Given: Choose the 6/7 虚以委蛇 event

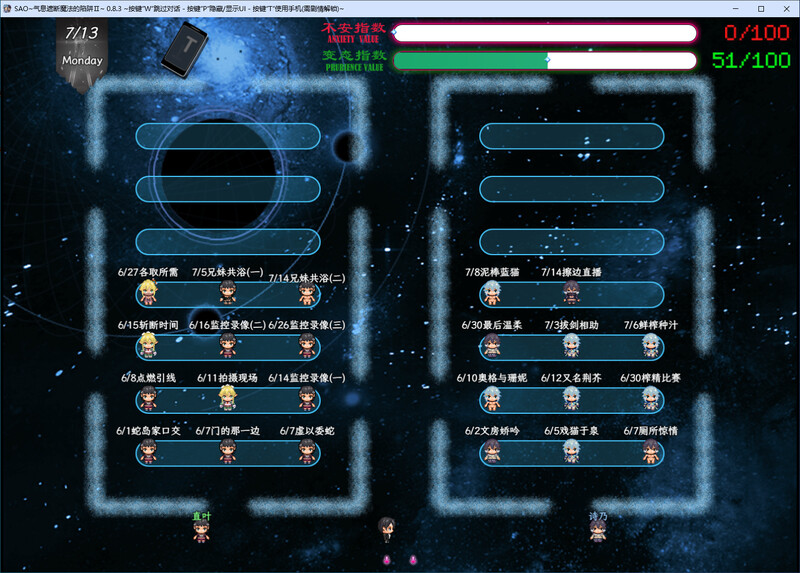Looking at the screenshot, I should pos(307,452).
